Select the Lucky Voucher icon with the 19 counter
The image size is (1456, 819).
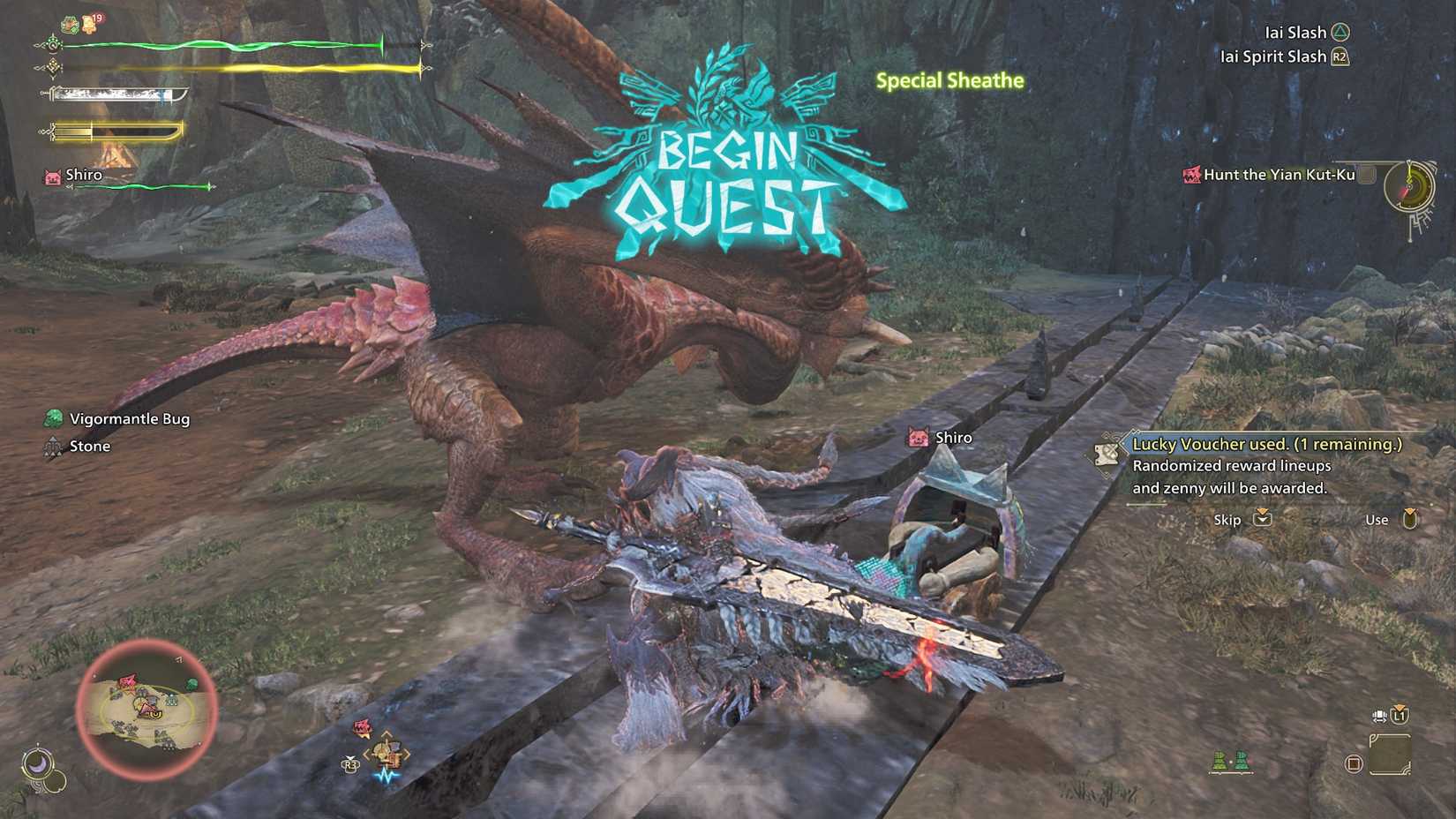coord(89,23)
